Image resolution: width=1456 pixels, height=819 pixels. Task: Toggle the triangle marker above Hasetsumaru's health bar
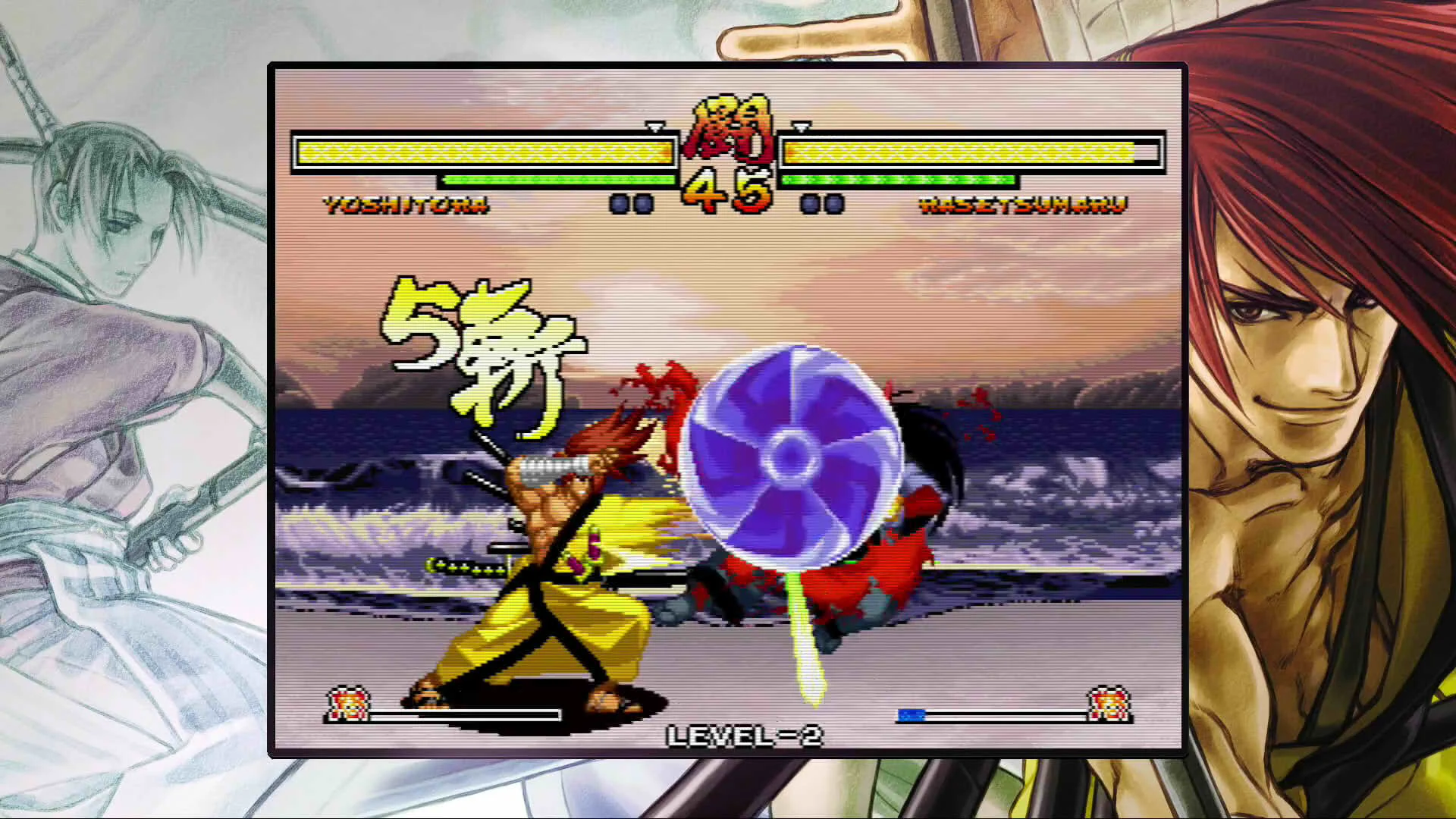tap(800, 129)
